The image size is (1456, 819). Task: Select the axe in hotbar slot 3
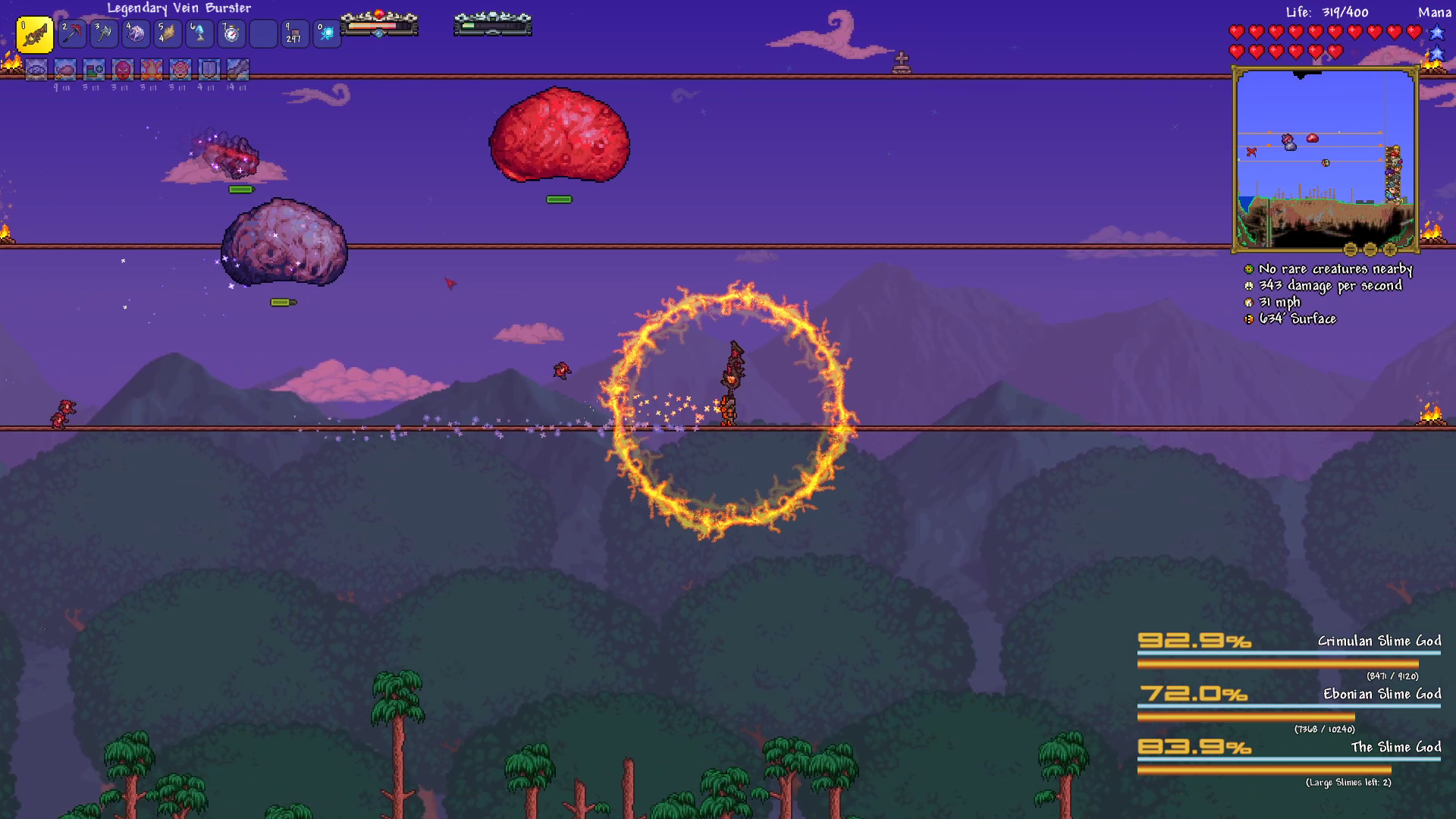(x=104, y=34)
